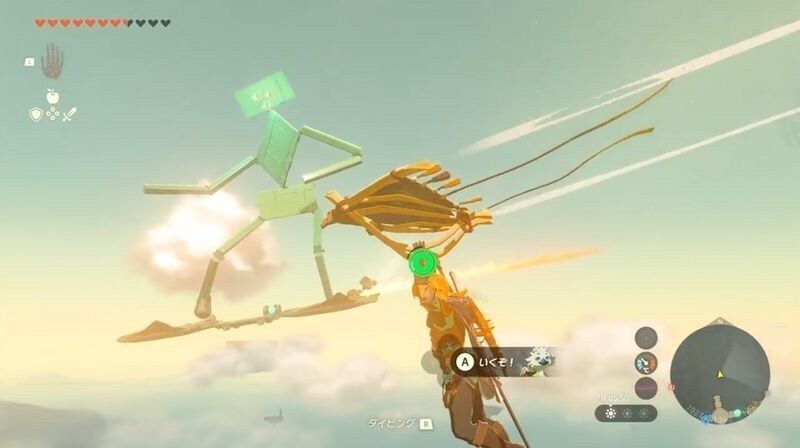Click the temperature gauge beside the minimap
The width and height of the screenshot is (800, 448).
click(647, 363)
